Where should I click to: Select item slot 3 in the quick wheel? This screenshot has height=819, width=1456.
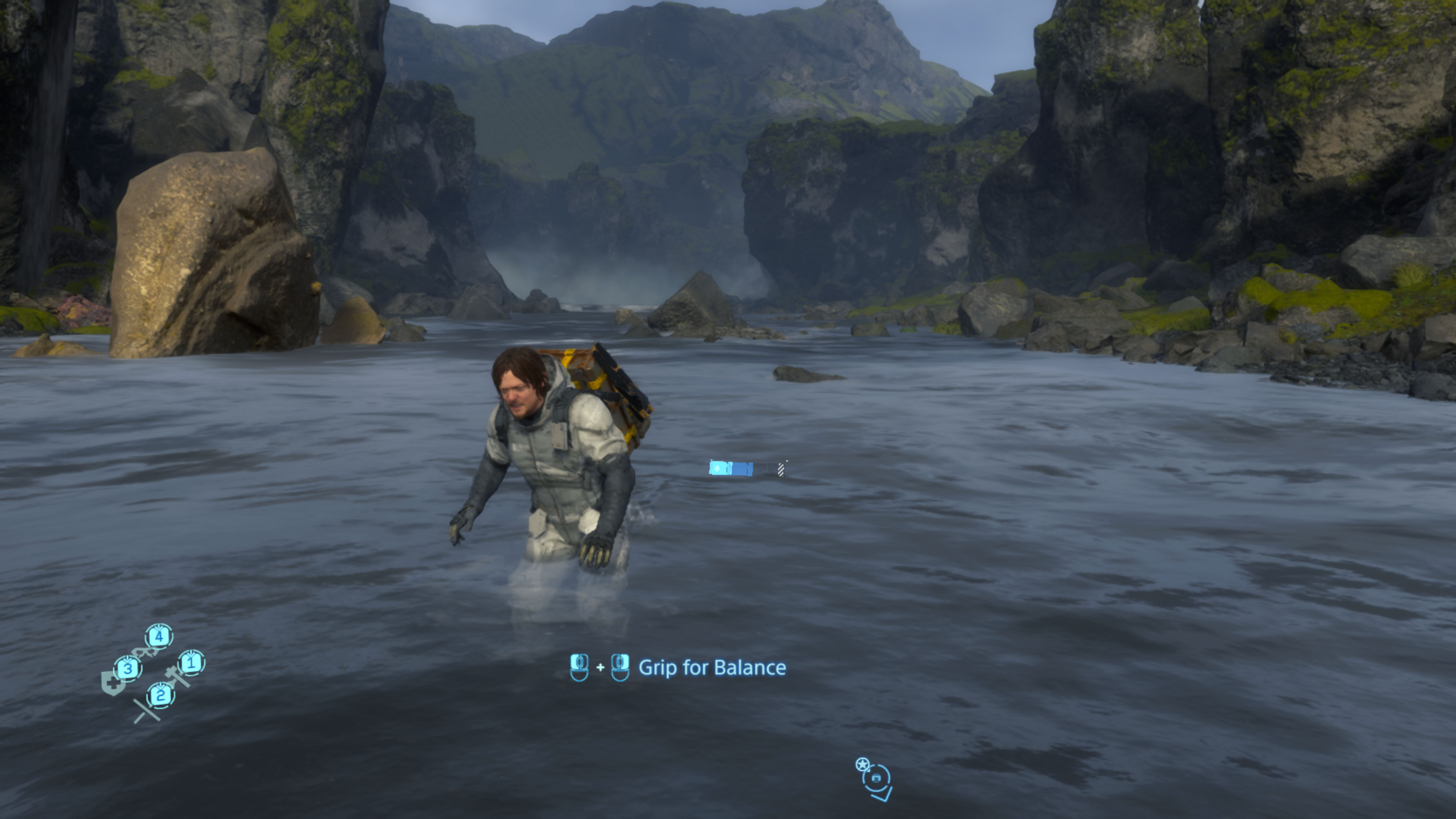coord(128,669)
